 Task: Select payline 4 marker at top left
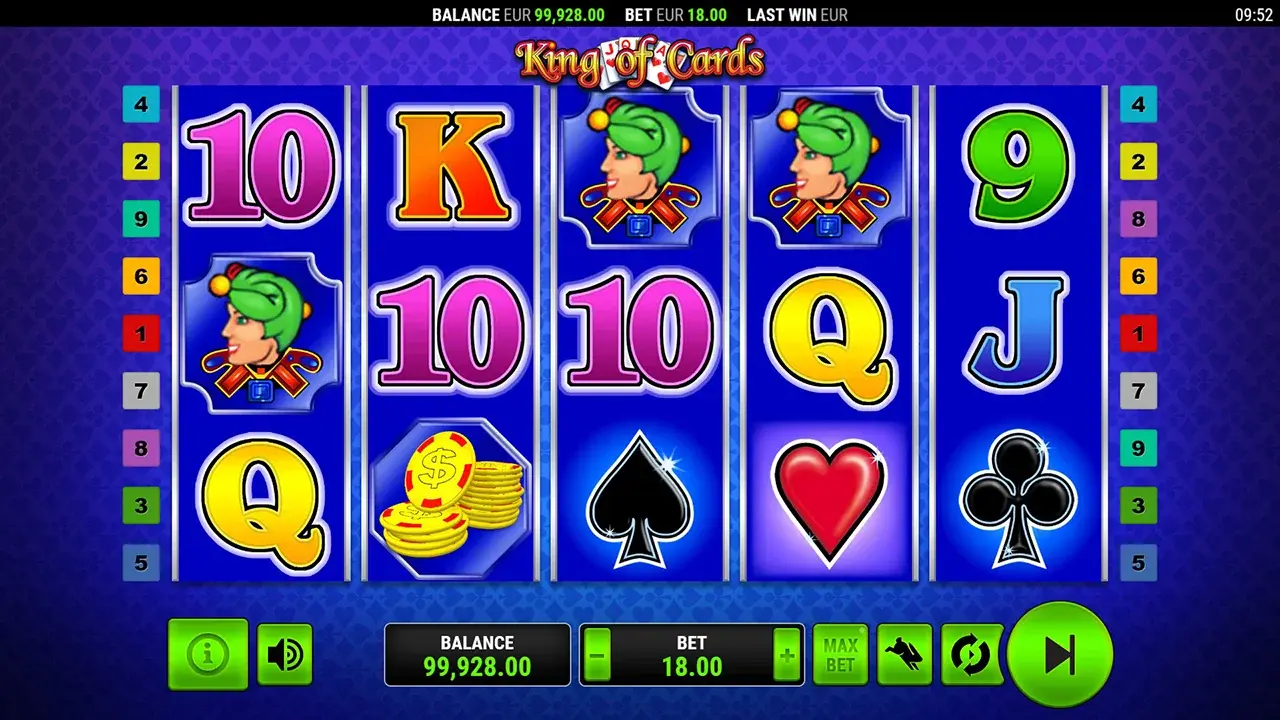pos(140,104)
